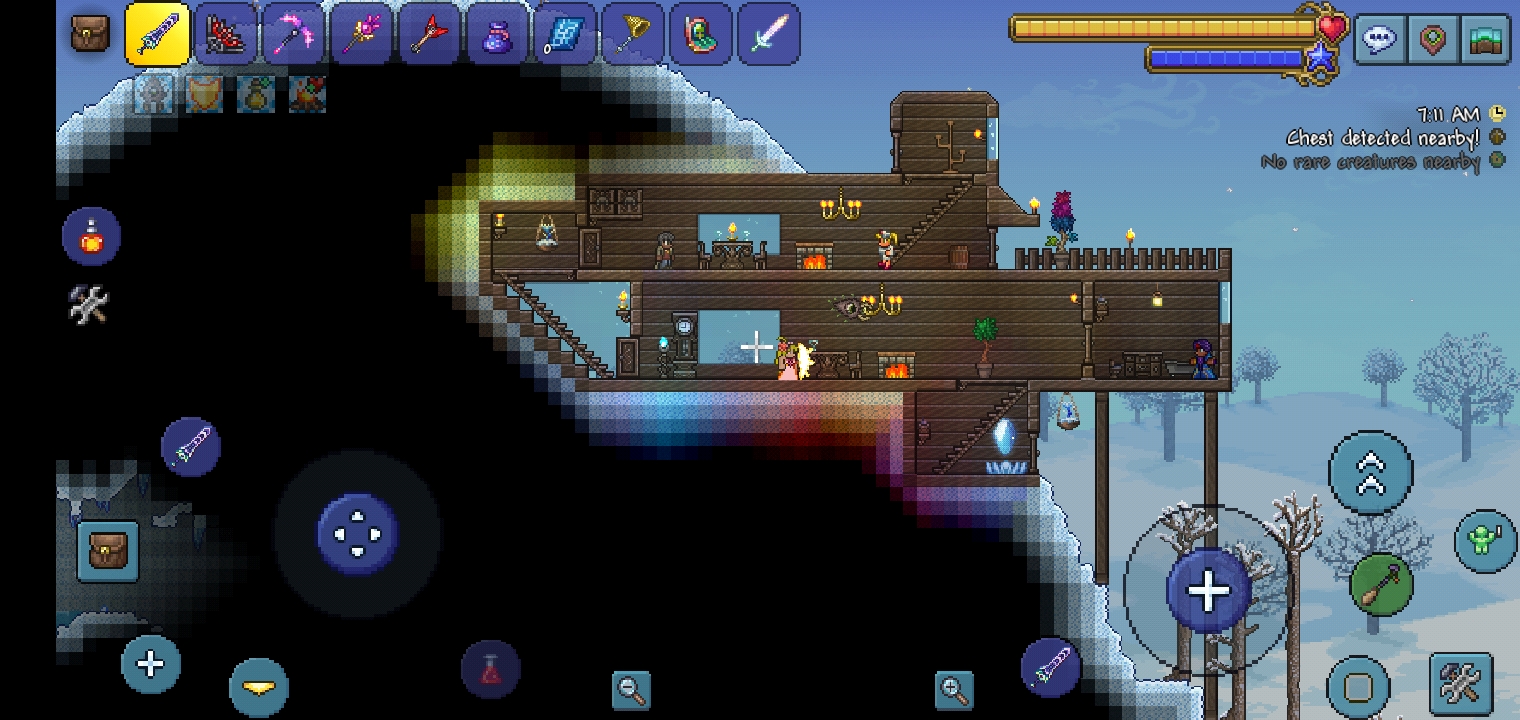Screen dimensions: 1520x720
Task: Select the highlighted purple greatsword hotbar slot
Action: coord(158,34)
